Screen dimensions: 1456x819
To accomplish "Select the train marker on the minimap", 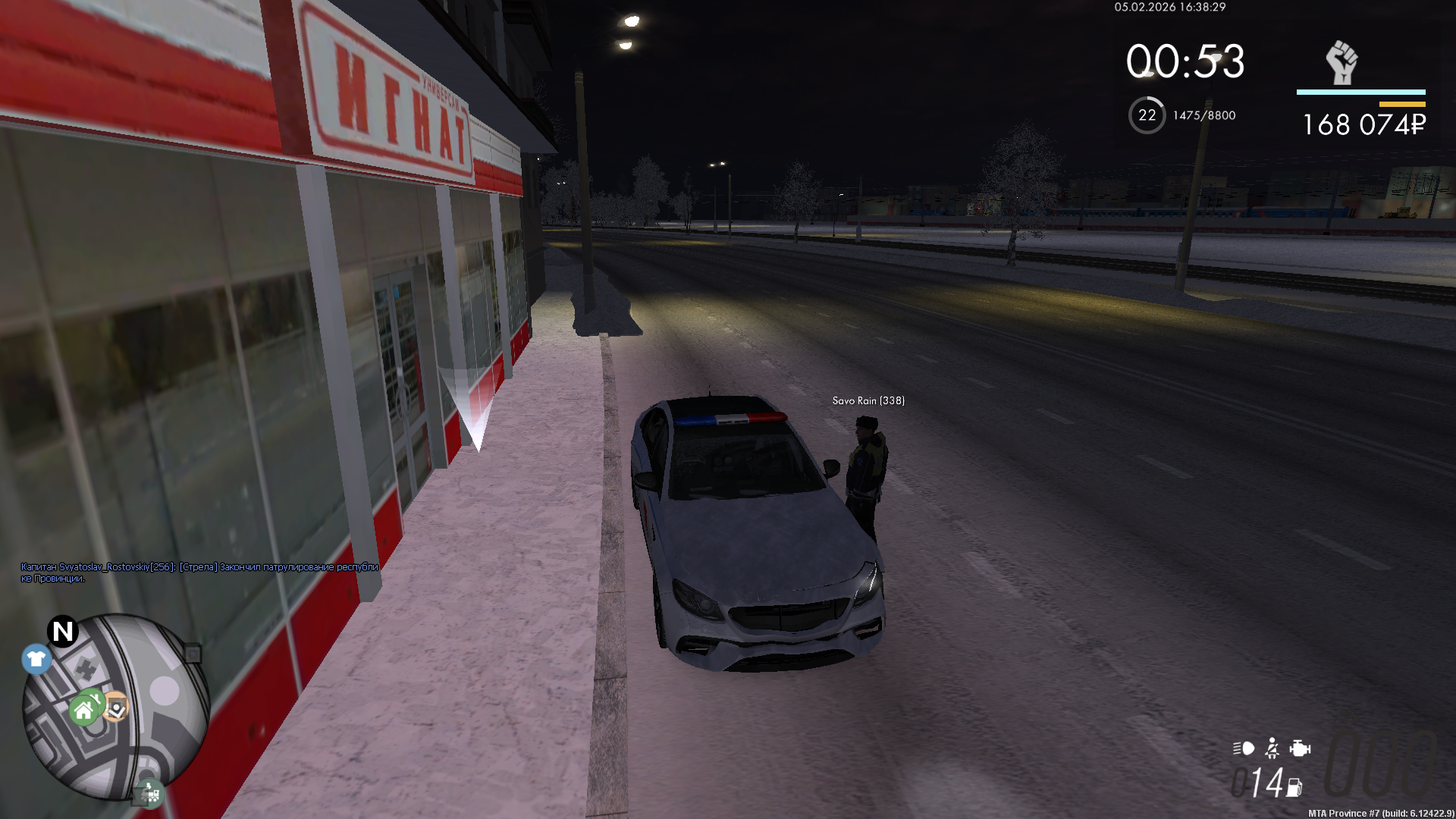I will tap(150, 794).
